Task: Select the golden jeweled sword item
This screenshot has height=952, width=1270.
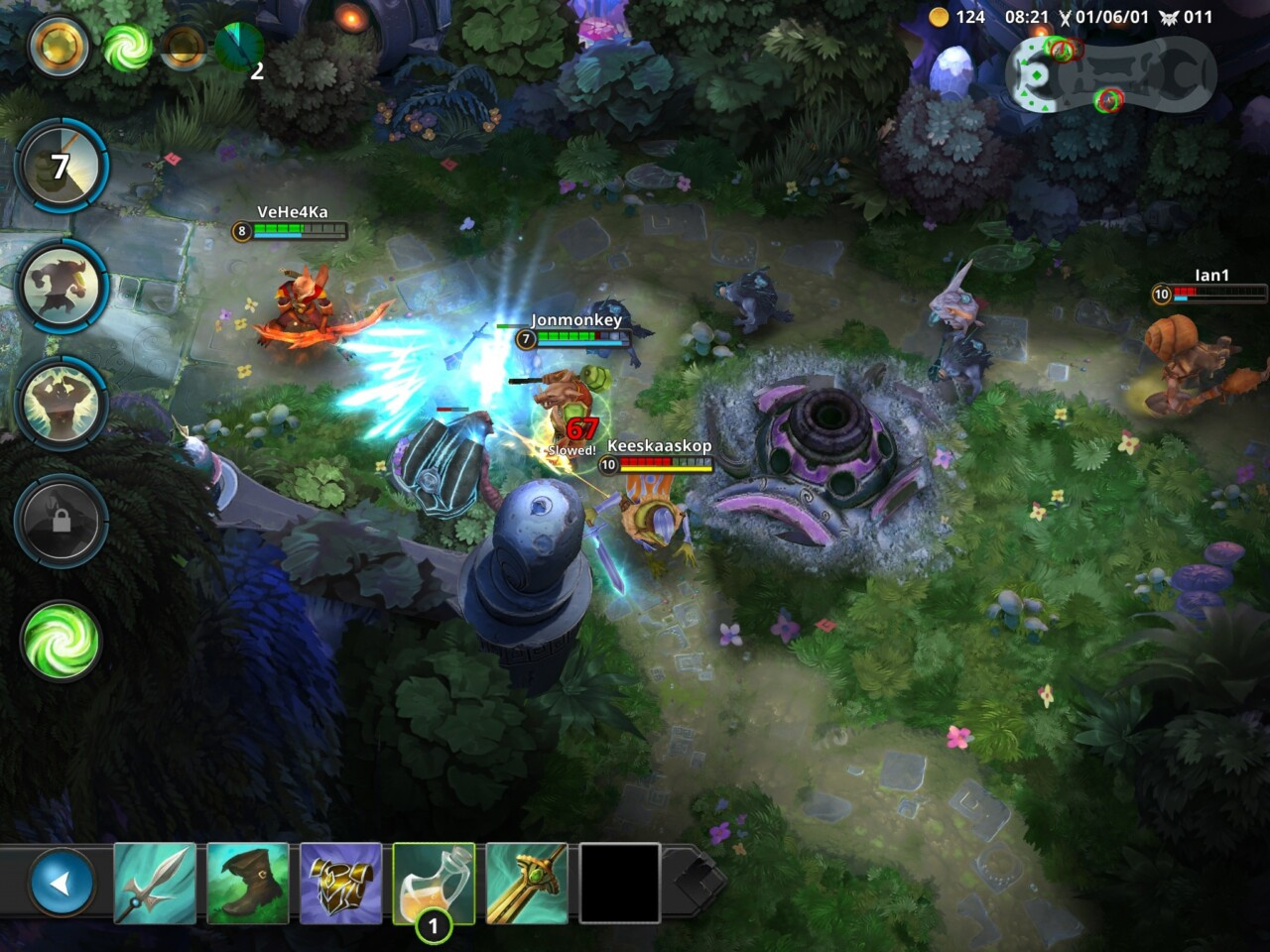Action: (x=527, y=883)
